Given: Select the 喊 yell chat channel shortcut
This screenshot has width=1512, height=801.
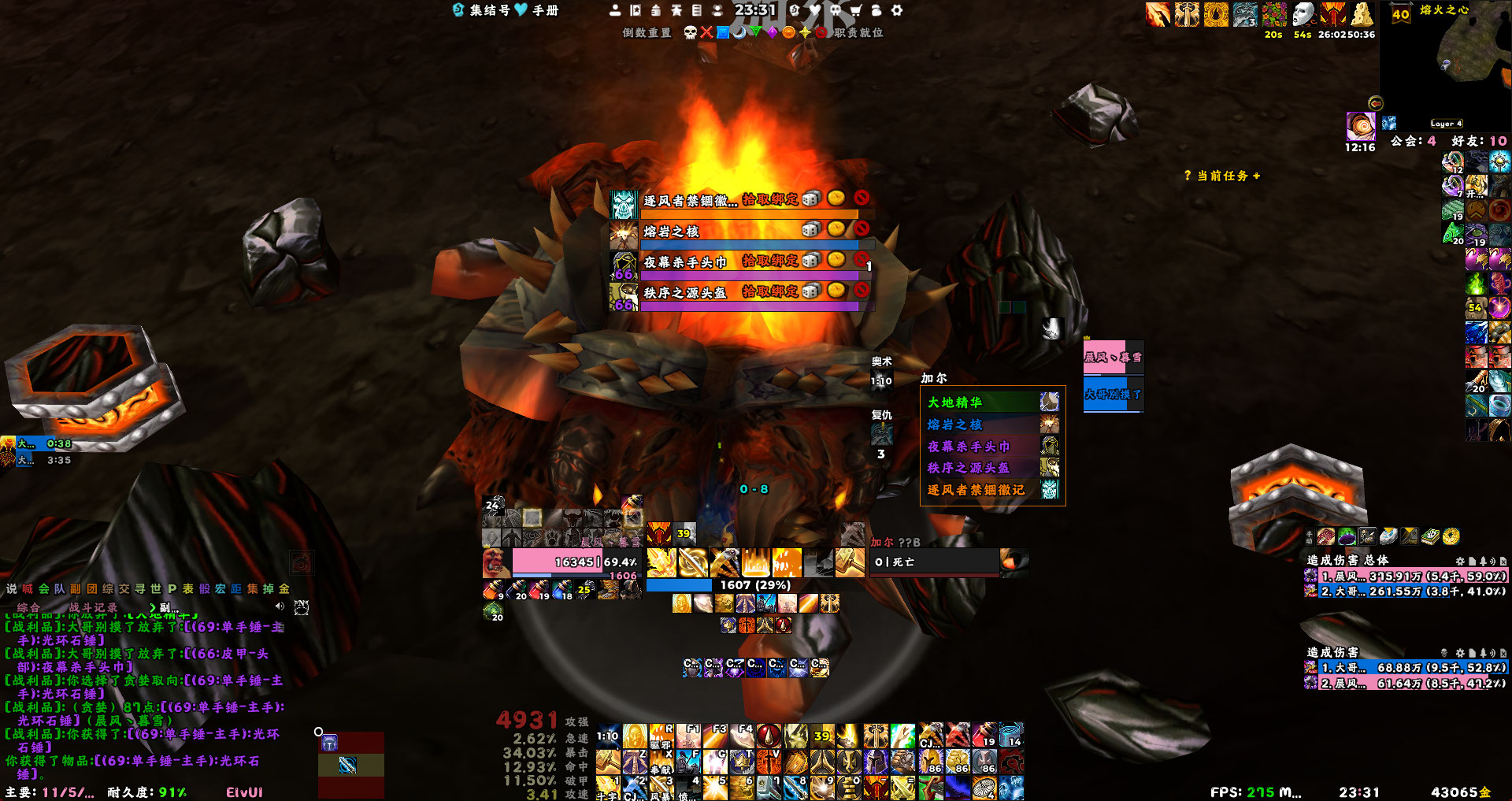Looking at the screenshot, I should point(28,588).
